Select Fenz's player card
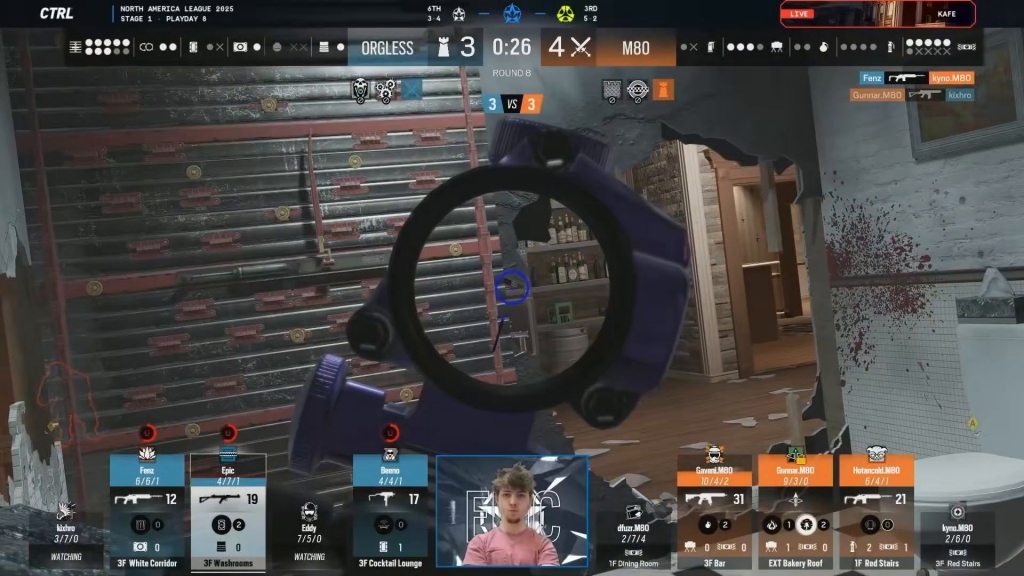Screen dimensions: 1024x576 [x=147, y=510]
